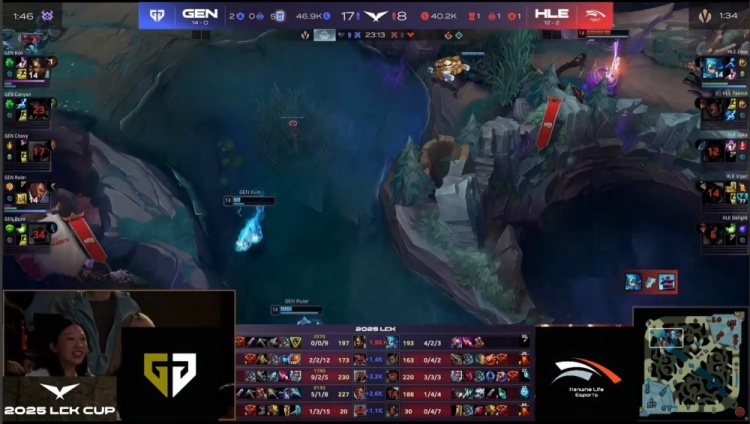
Task: Select HLE Zeus's champion portrait
Action: [x=713, y=67]
